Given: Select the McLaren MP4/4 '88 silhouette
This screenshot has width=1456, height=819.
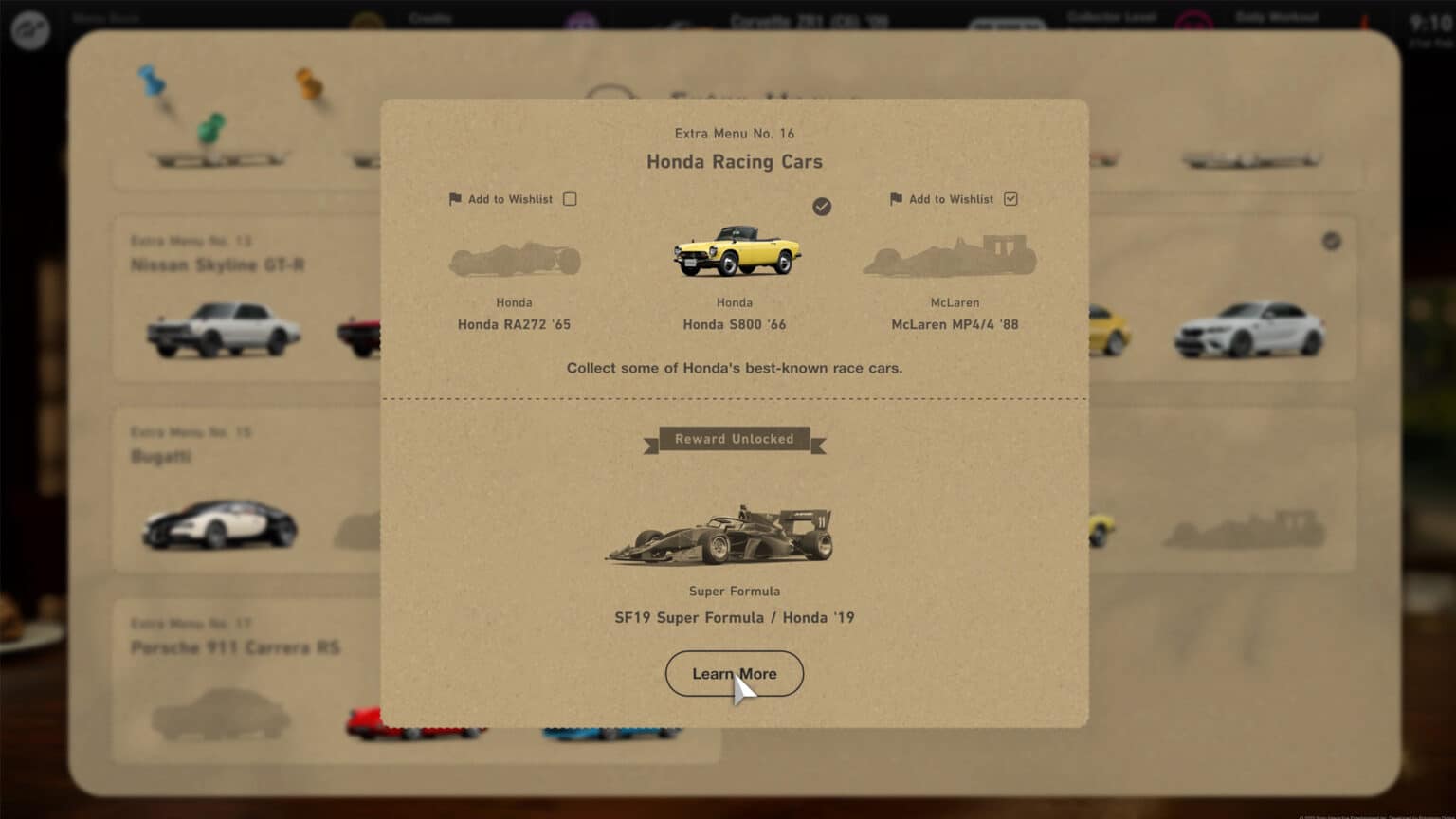Looking at the screenshot, I should point(950,256).
